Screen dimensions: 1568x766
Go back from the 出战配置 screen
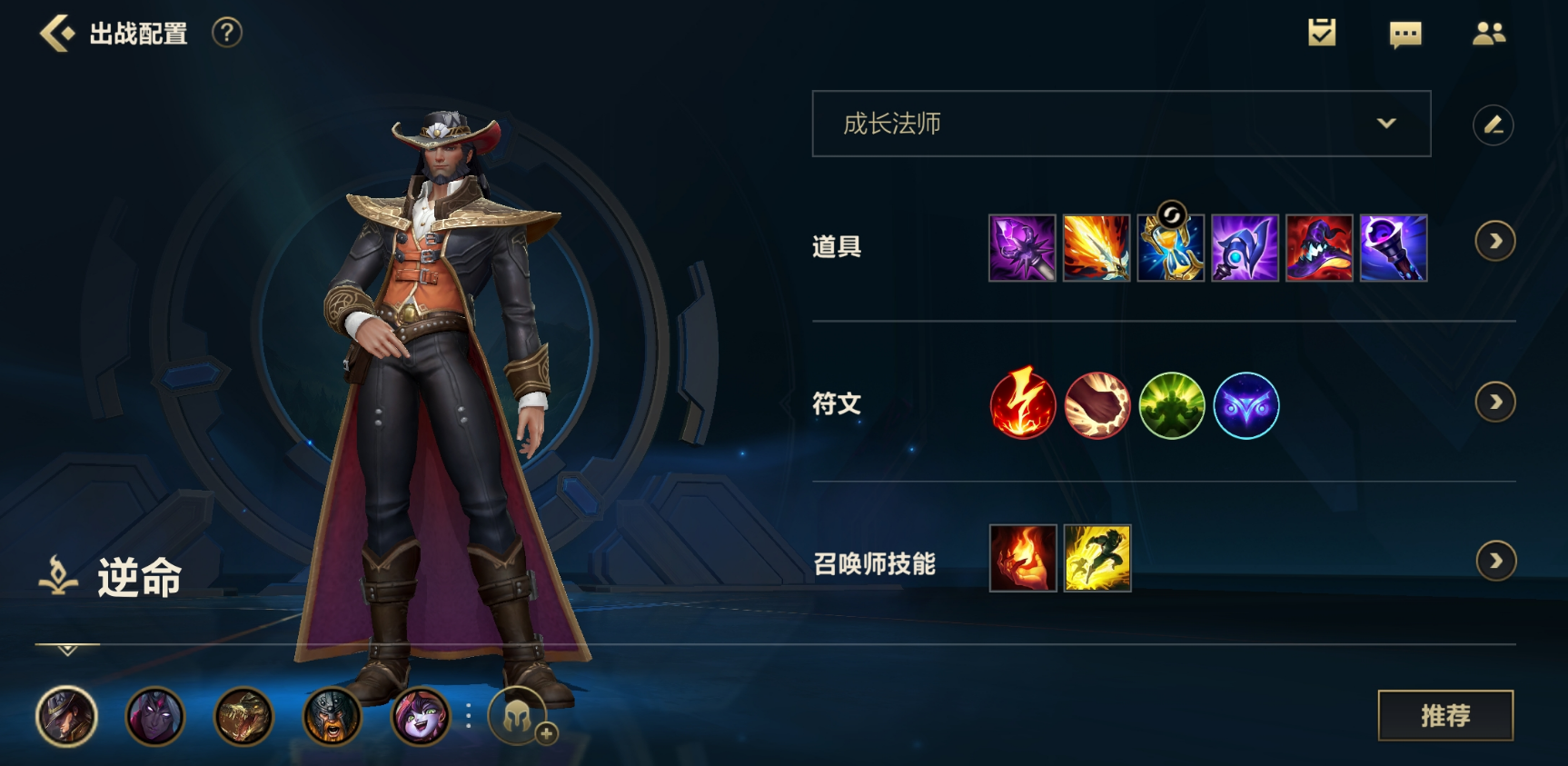tap(57, 34)
